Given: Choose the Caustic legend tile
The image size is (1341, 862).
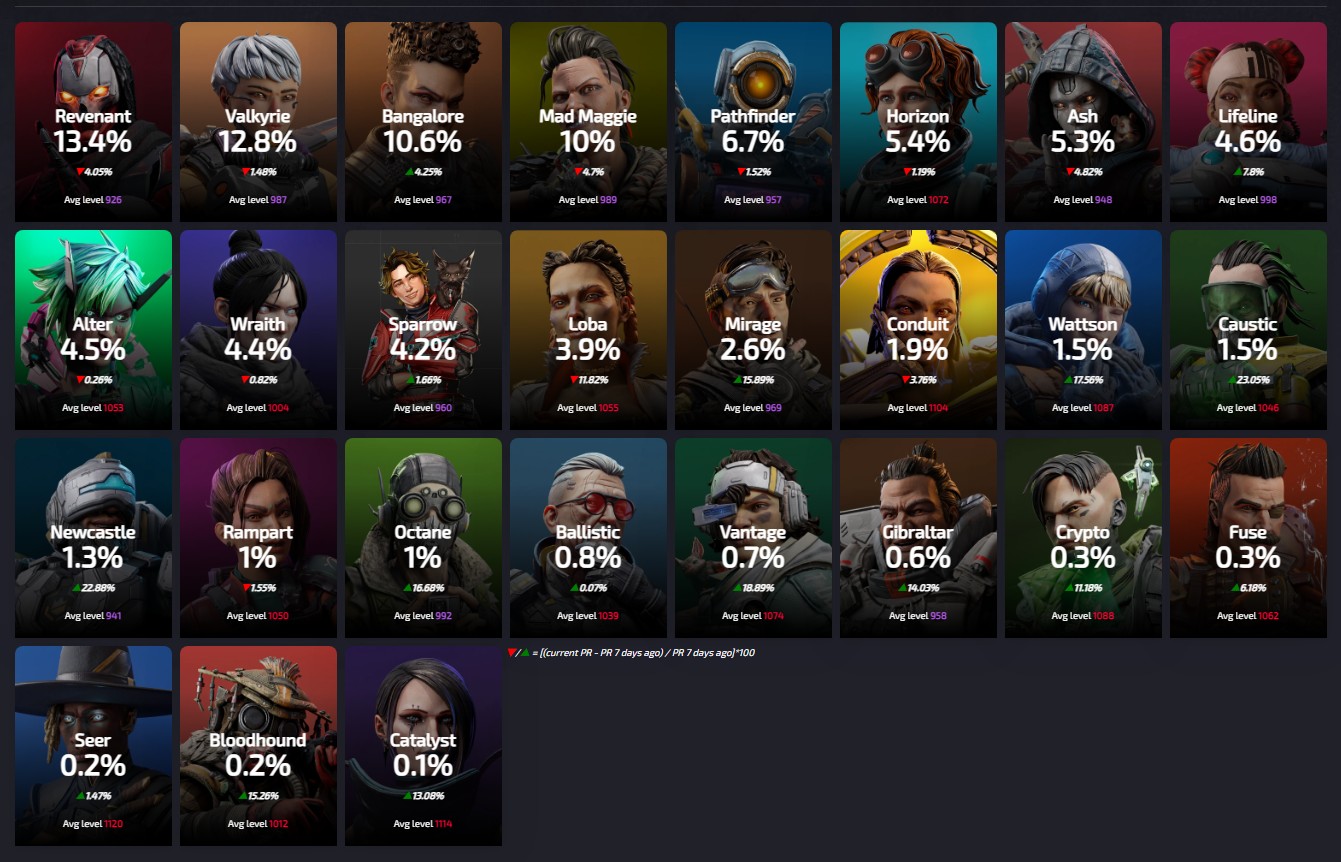Looking at the screenshot, I should (x=1248, y=330).
